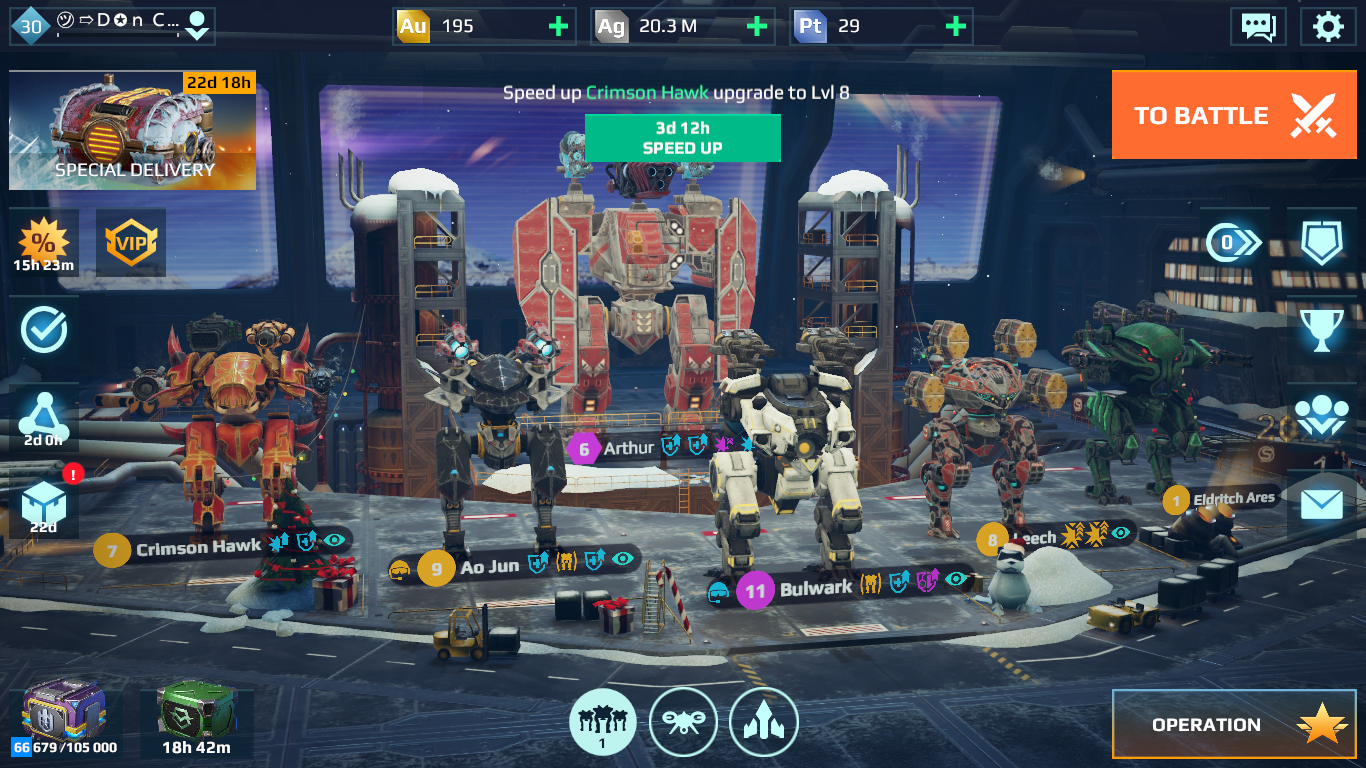
Task: Speed up the Crimson Hawk upgrade
Action: [x=682, y=138]
